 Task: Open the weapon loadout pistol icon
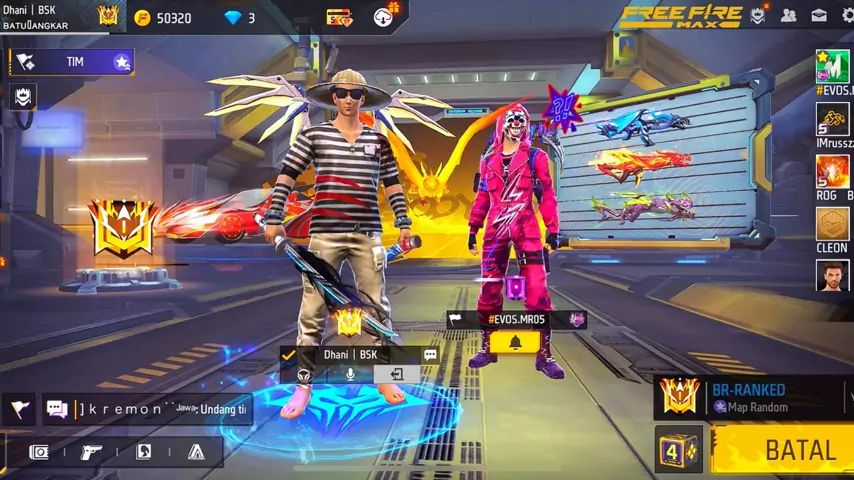(92, 452)
